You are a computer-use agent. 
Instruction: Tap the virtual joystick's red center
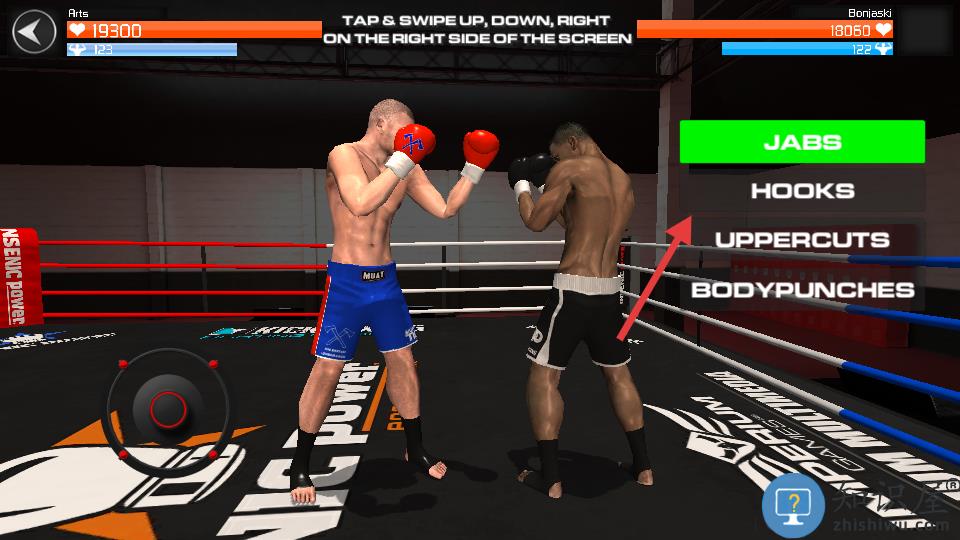(x=167, y=408)
